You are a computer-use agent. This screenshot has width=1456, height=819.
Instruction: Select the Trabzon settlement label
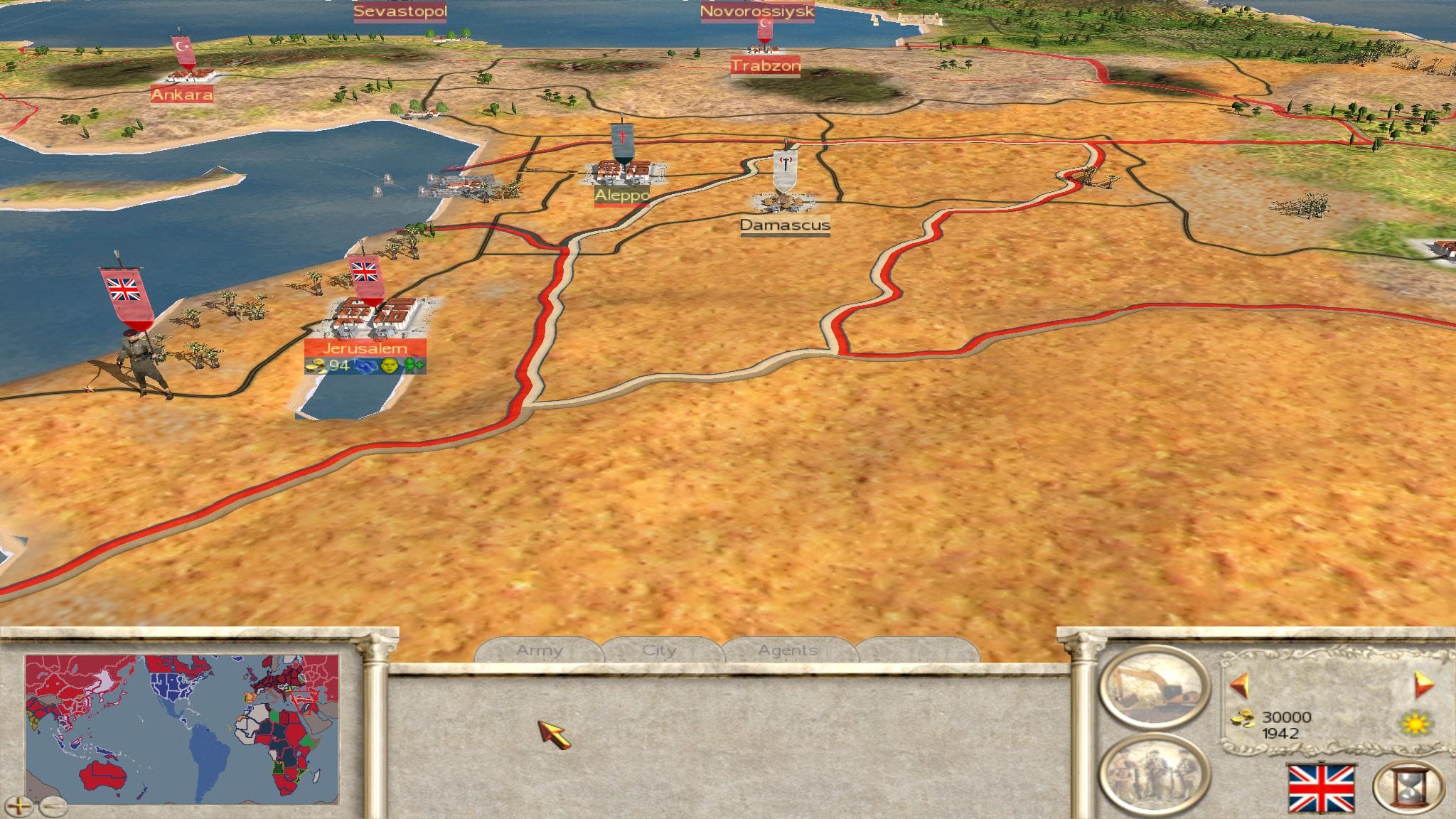(766, 66)
